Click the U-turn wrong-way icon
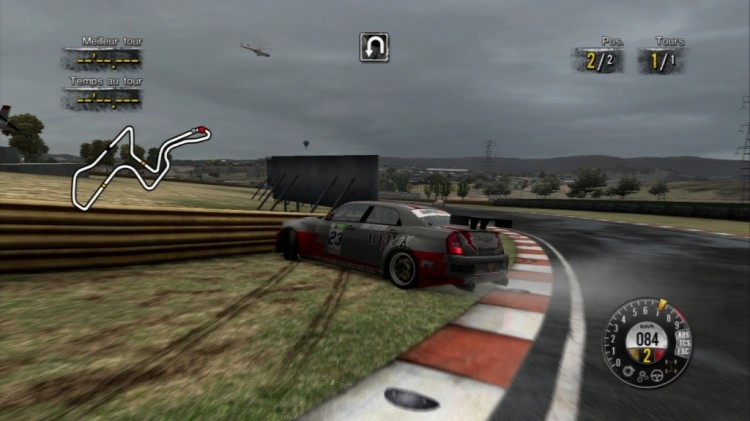The height and width of the screenshot is (421, 750). (x=374, y=47)
